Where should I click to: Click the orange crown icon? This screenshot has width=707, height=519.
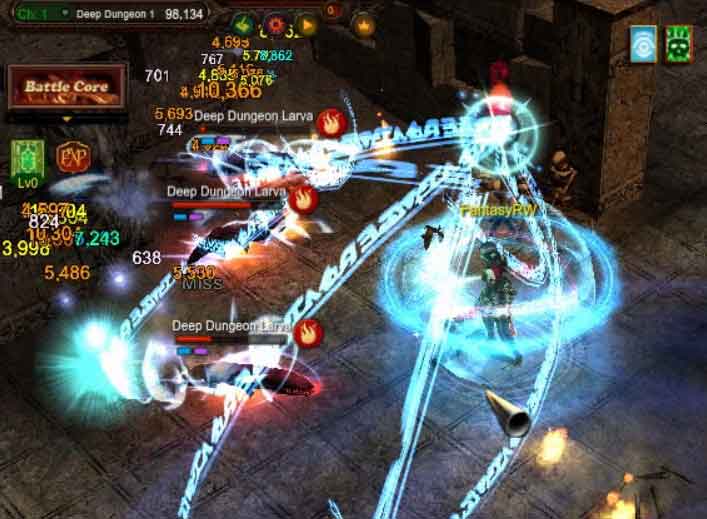point(363,24)
